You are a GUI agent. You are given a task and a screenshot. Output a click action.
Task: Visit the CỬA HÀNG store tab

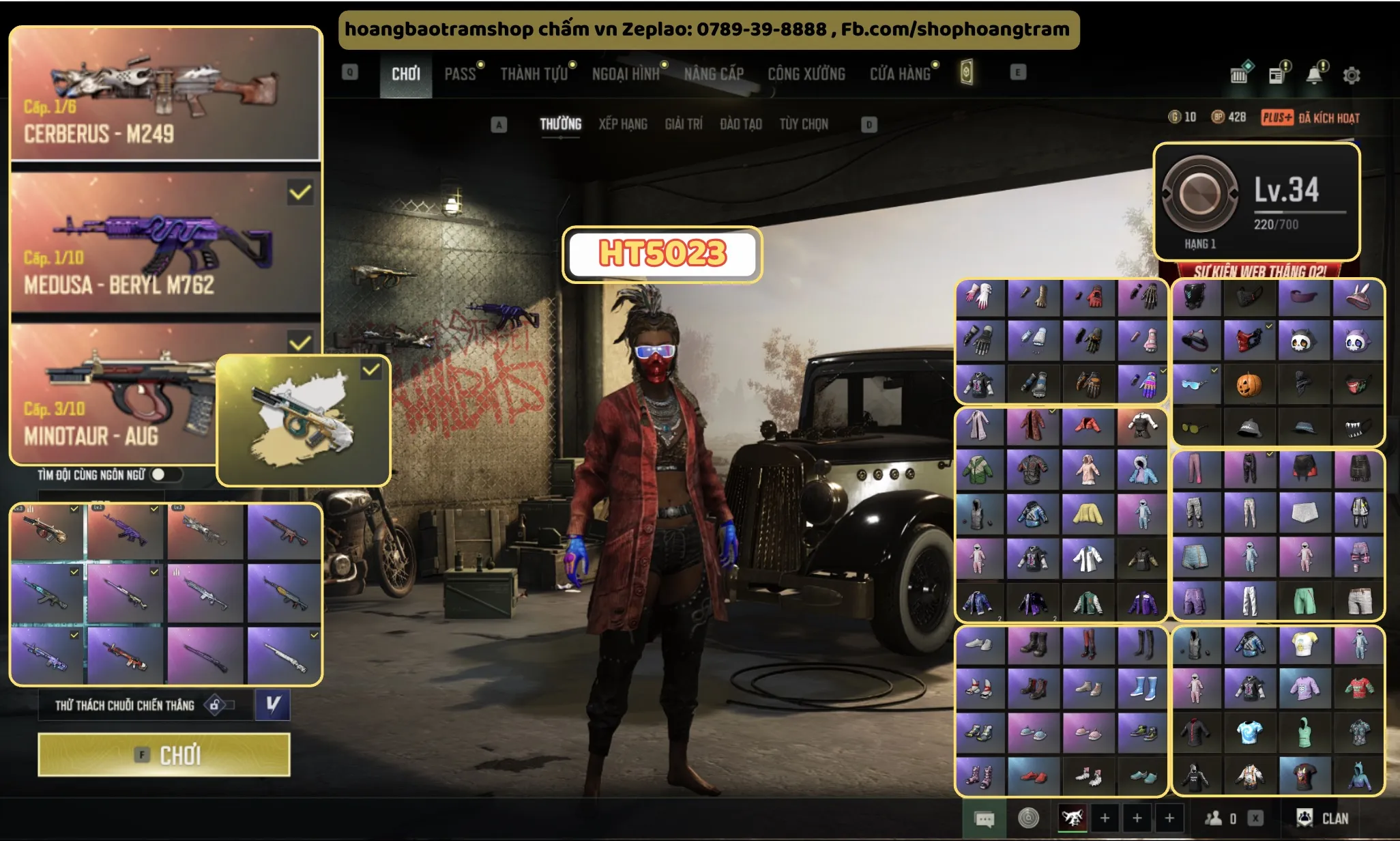pyautogui.click(x=900, y=74)
